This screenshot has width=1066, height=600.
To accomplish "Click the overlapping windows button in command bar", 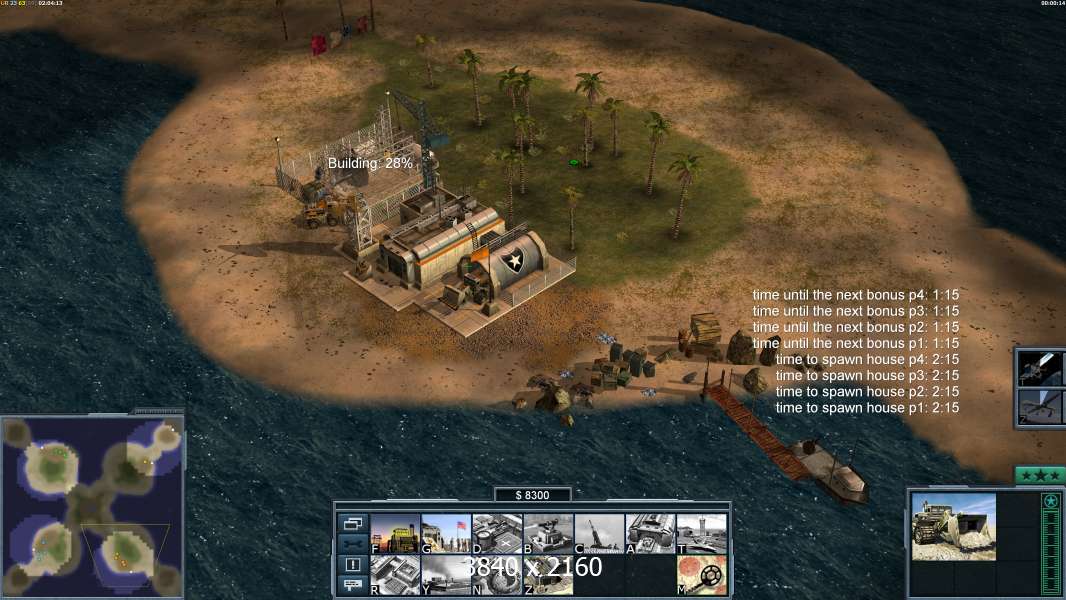I will (x=352, y=523).
